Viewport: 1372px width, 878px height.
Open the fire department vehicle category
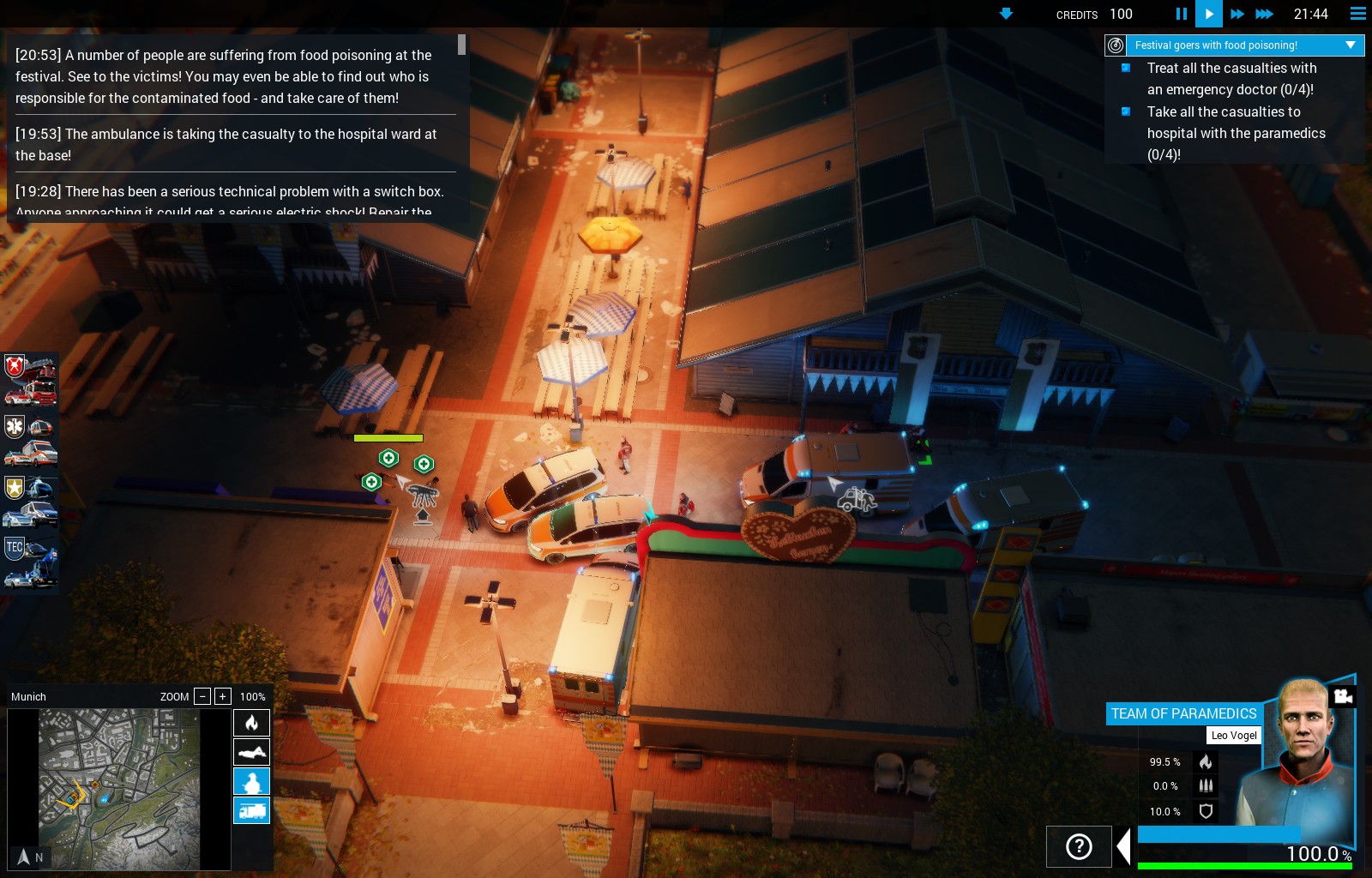point(31,380)
